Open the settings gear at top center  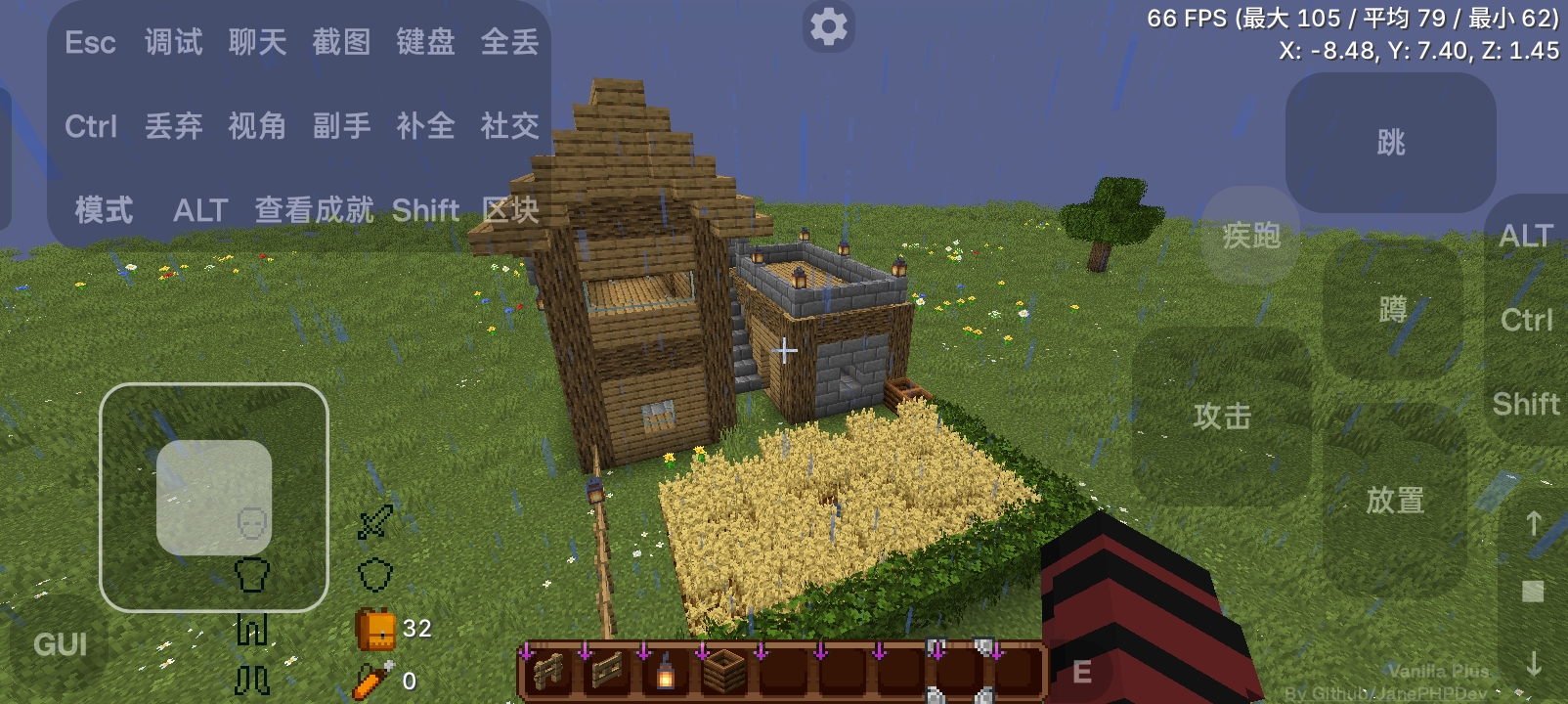[x=829, y=26]
